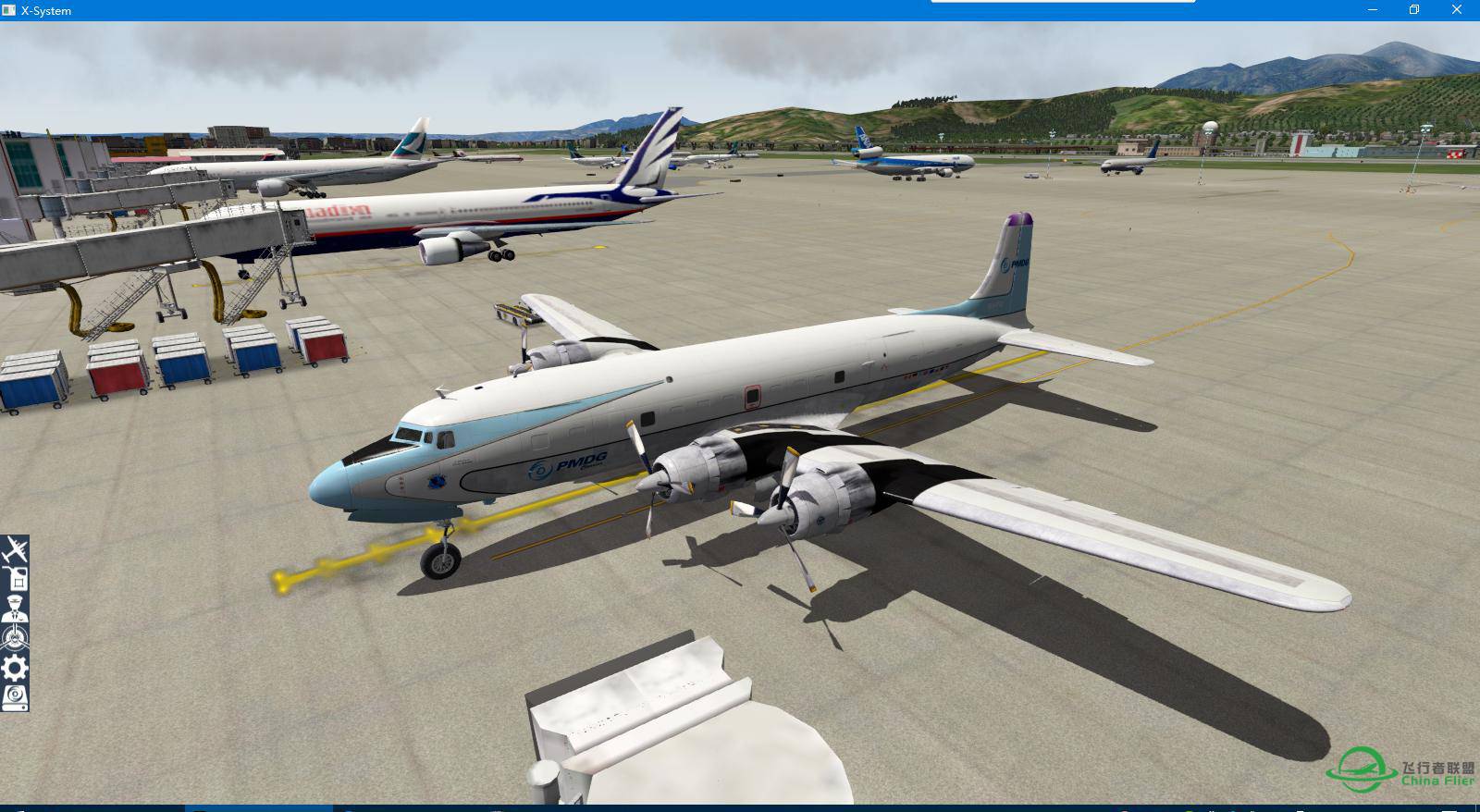Viewport: 1480px width, 812px height.
Task: Click the X-System title bar label
Action: (44, 10)
